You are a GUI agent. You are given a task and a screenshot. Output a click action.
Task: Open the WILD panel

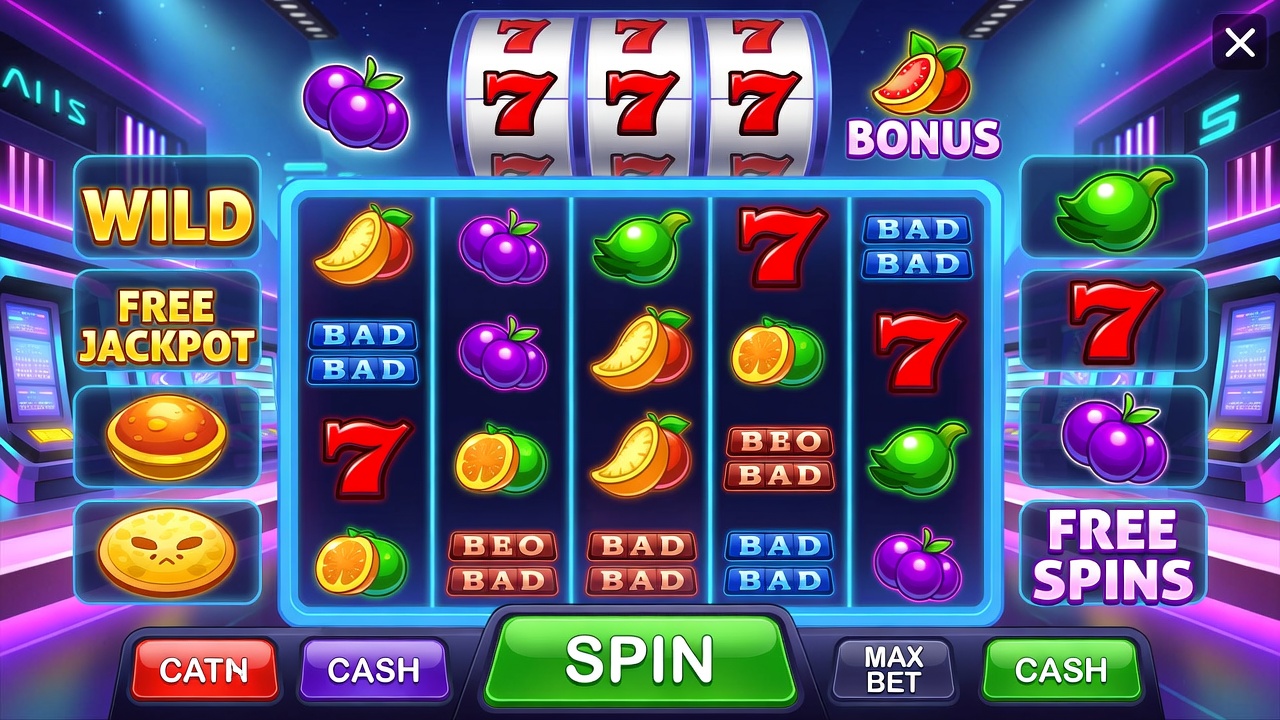coord(167,213)
